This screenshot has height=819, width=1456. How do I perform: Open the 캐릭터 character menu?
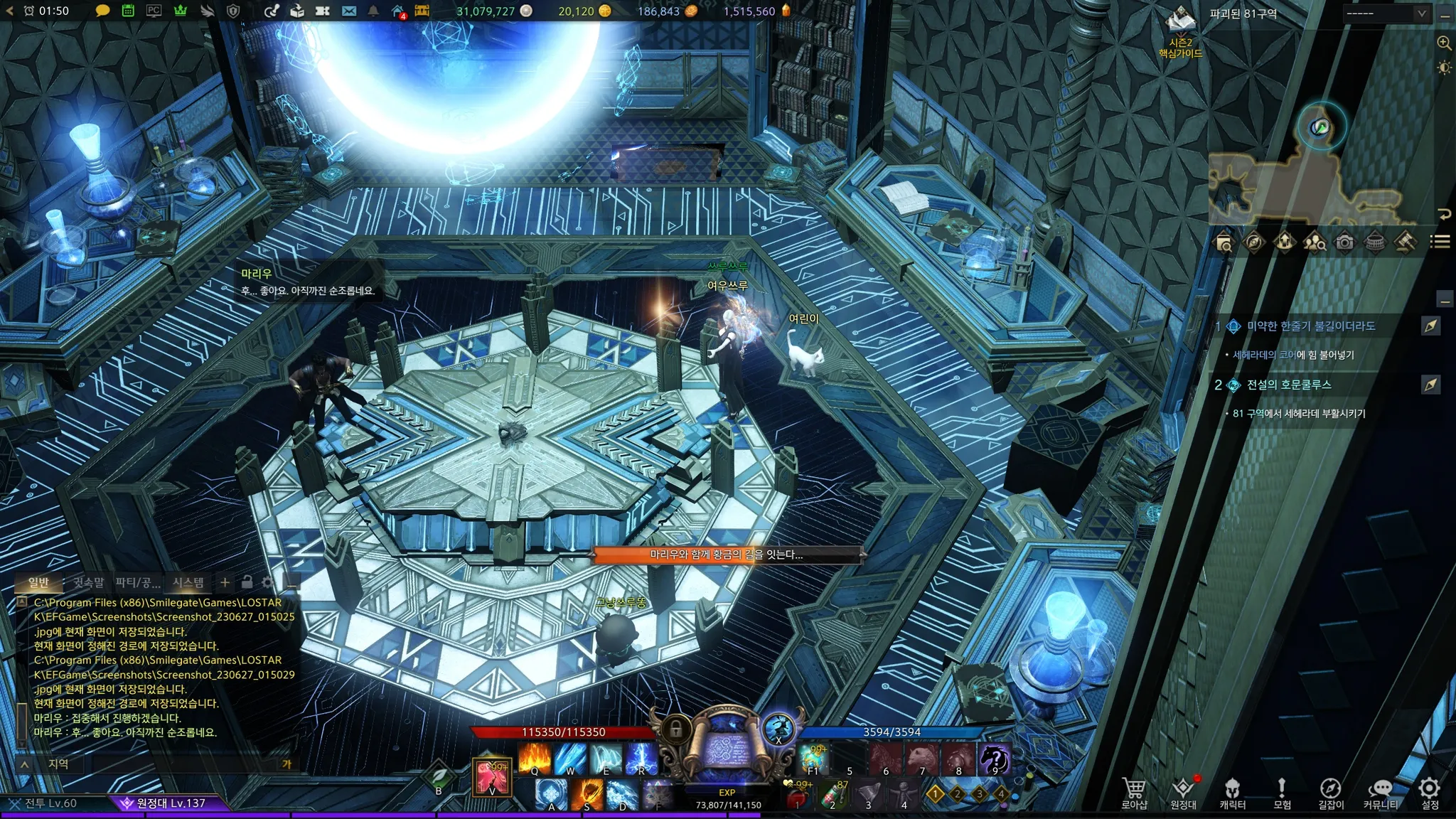[1232, 792]
